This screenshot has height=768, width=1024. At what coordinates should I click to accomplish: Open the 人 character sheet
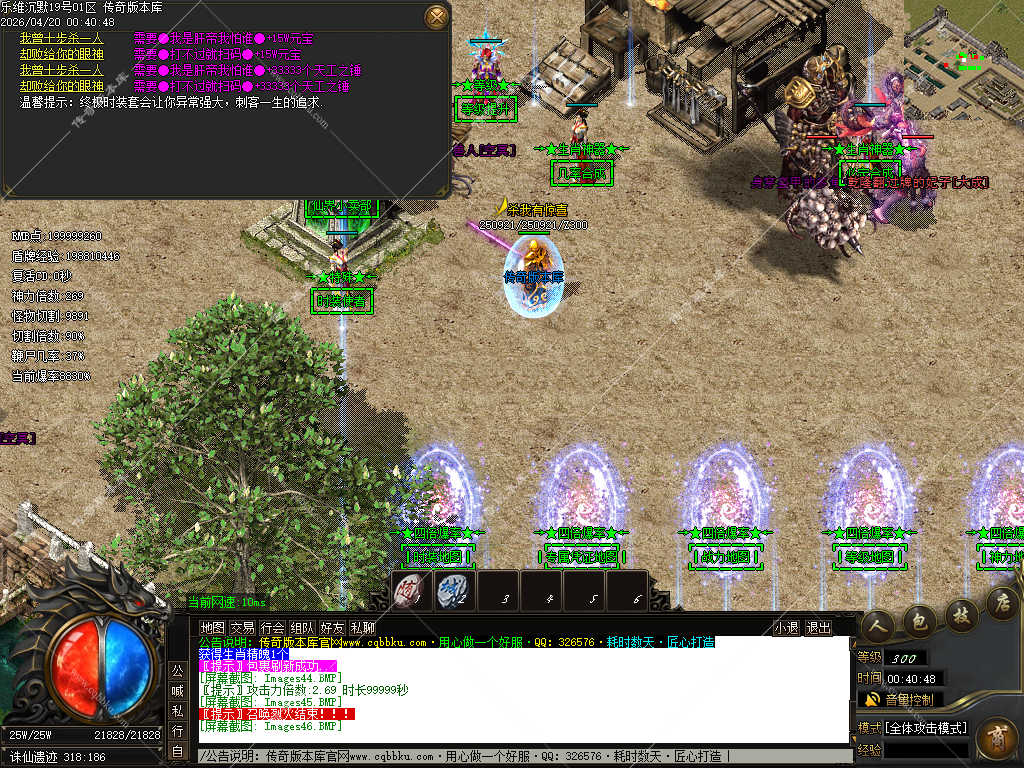(879, 622)
